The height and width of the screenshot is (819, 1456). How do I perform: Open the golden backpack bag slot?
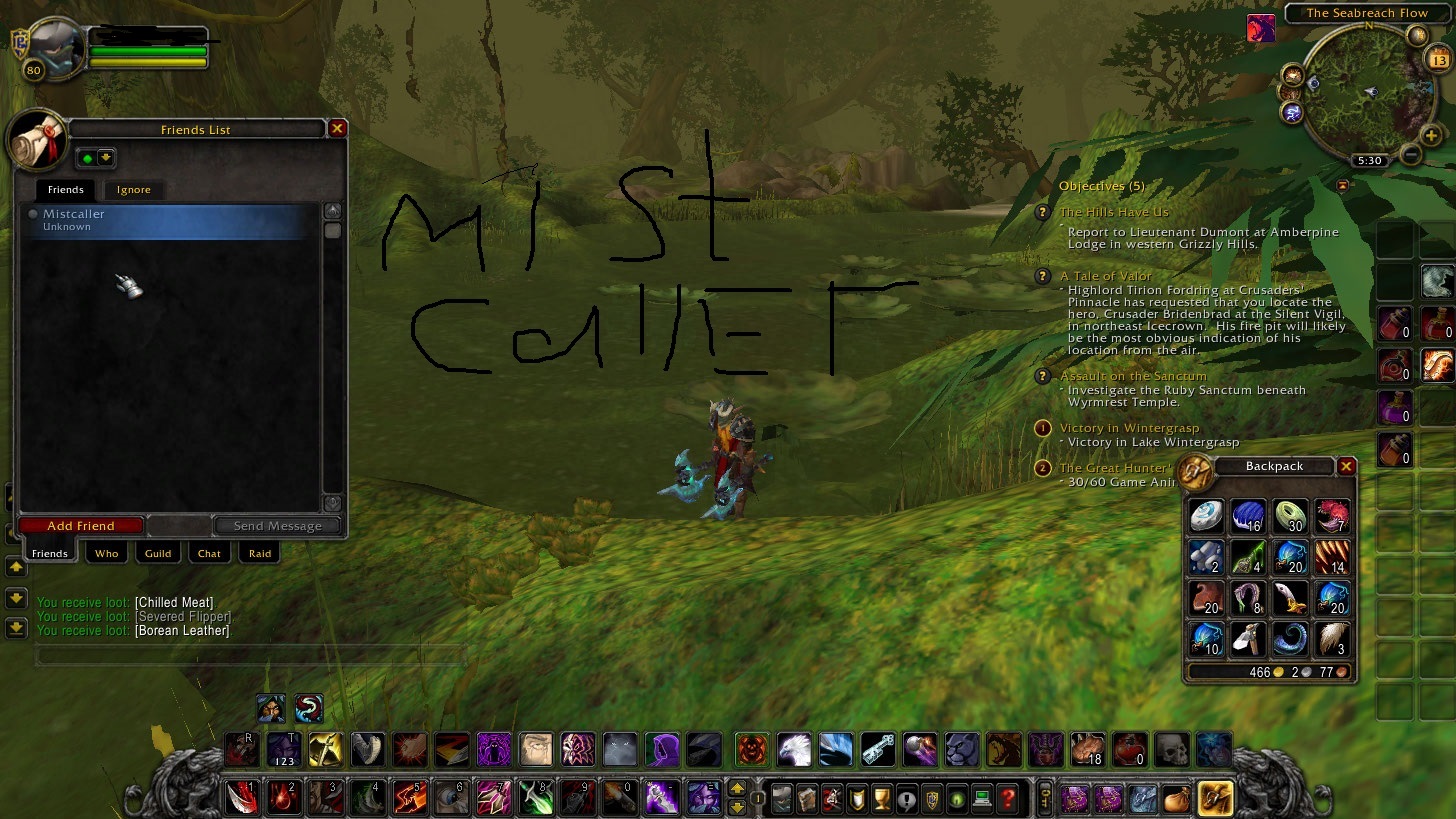click(x=1215, y=798)
